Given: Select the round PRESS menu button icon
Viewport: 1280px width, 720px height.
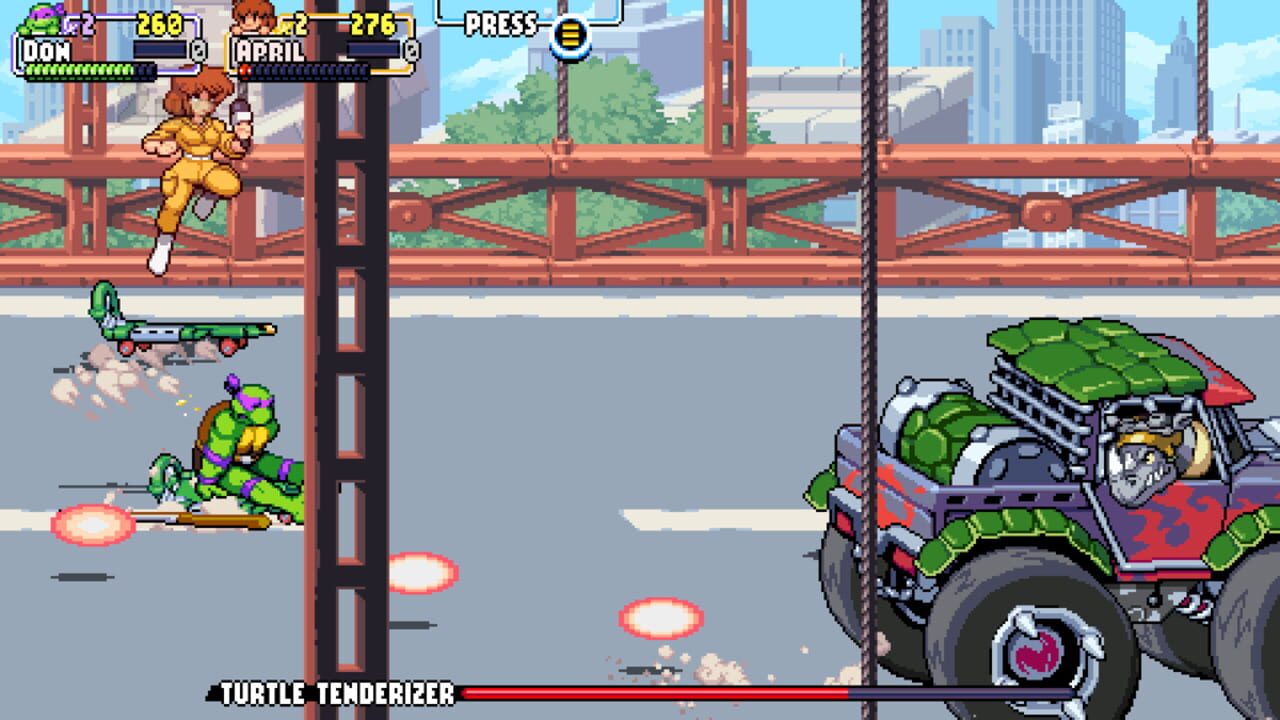Looking at the screenshot, I should (569, 34).
